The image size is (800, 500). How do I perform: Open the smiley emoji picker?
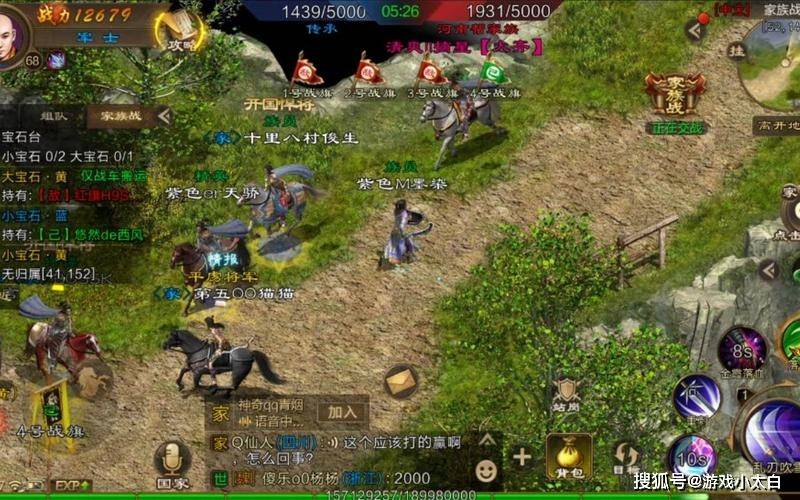coord(485,467)
